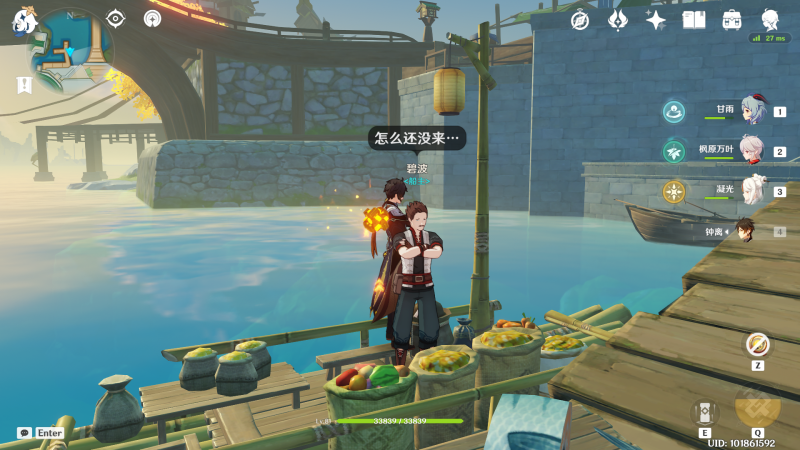Viewport: 800px width, 450px height.
Task: Select active character 钟离 in party list
Action: [x=745, y=231]
